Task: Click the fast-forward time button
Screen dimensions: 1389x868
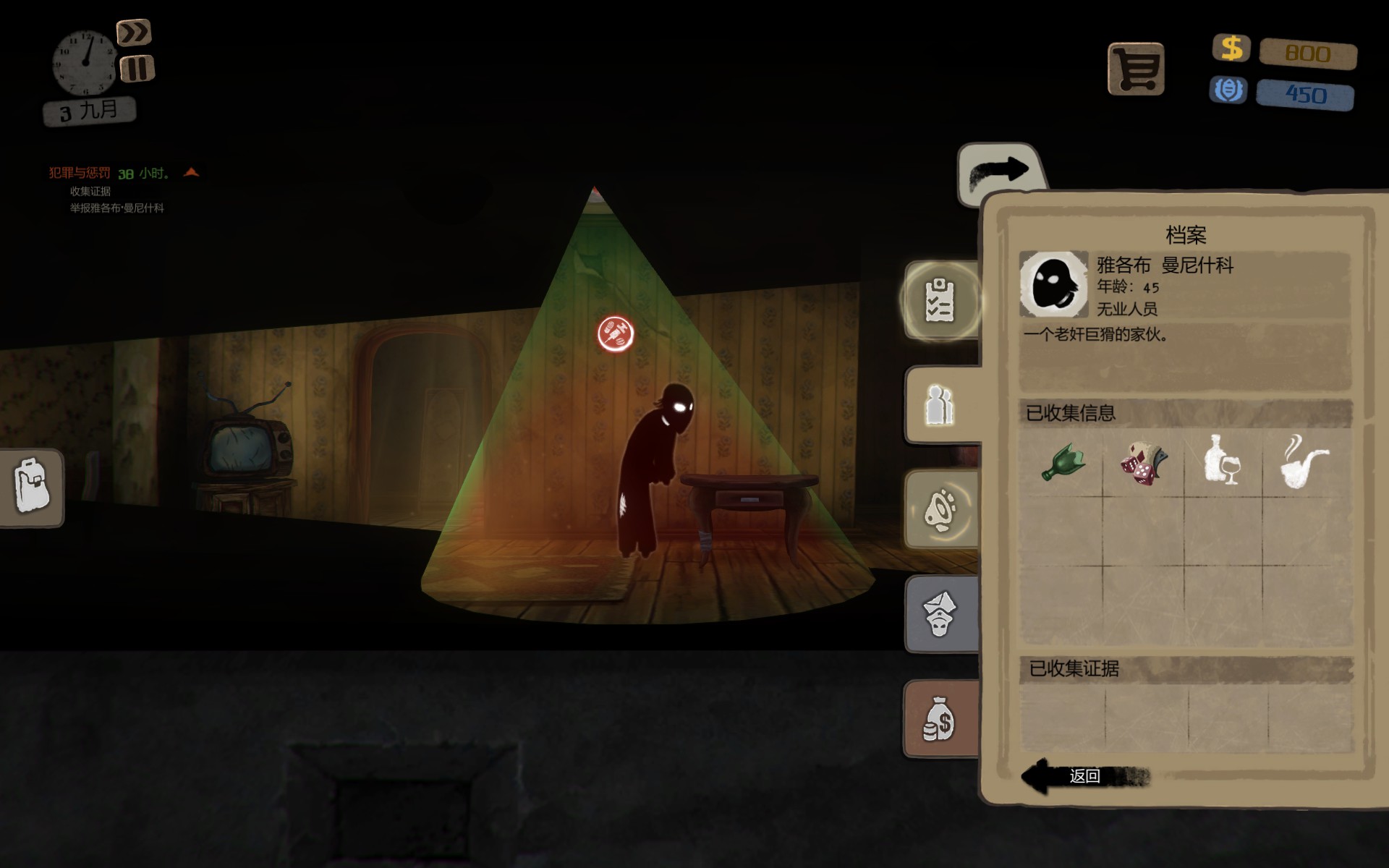Action: click(134, 33)
